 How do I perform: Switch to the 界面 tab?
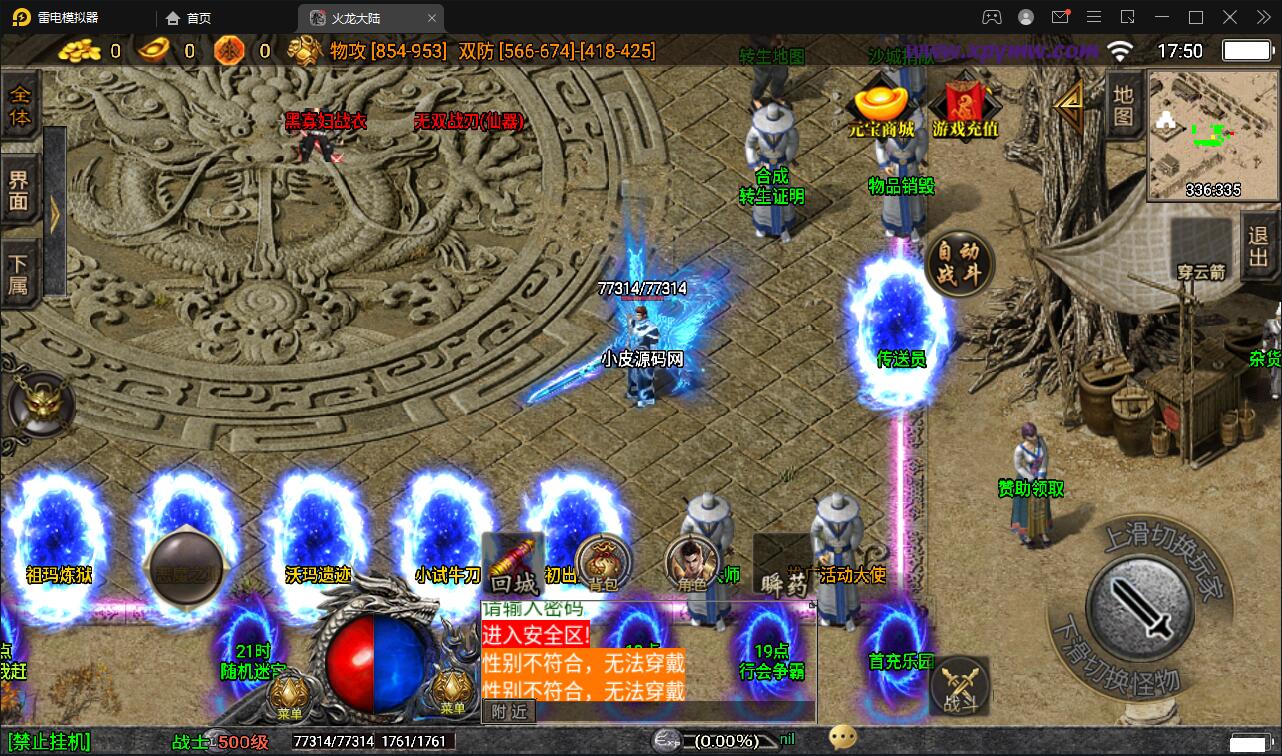coord(19,190)
